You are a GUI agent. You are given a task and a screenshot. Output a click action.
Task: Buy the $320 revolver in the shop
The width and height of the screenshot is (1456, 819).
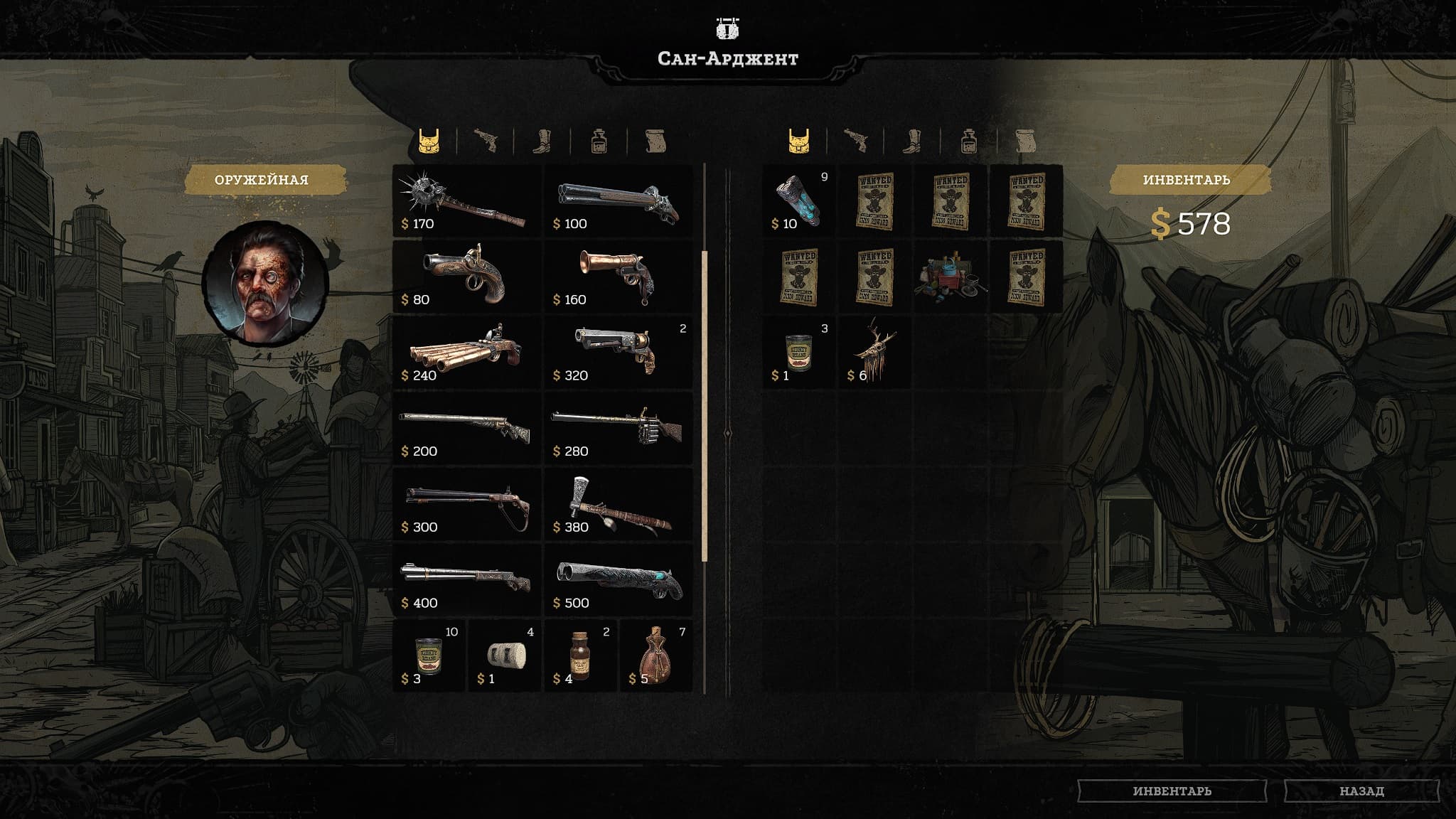[x=619, y=353]
